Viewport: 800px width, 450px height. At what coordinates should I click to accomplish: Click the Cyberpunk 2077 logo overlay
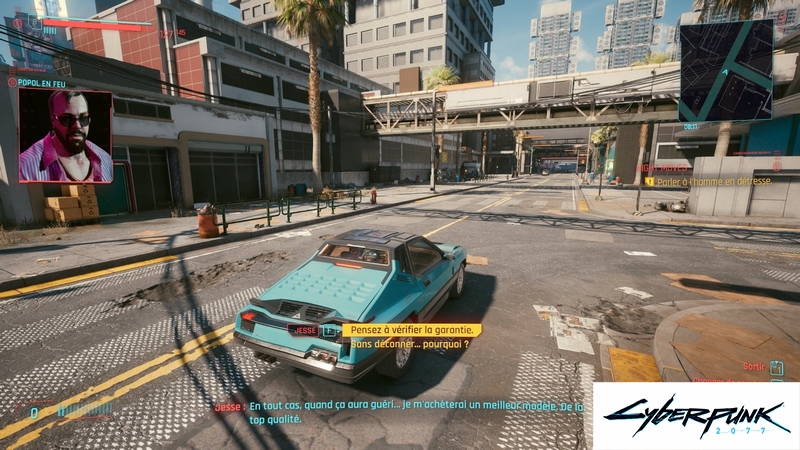[x=696, y=415]
